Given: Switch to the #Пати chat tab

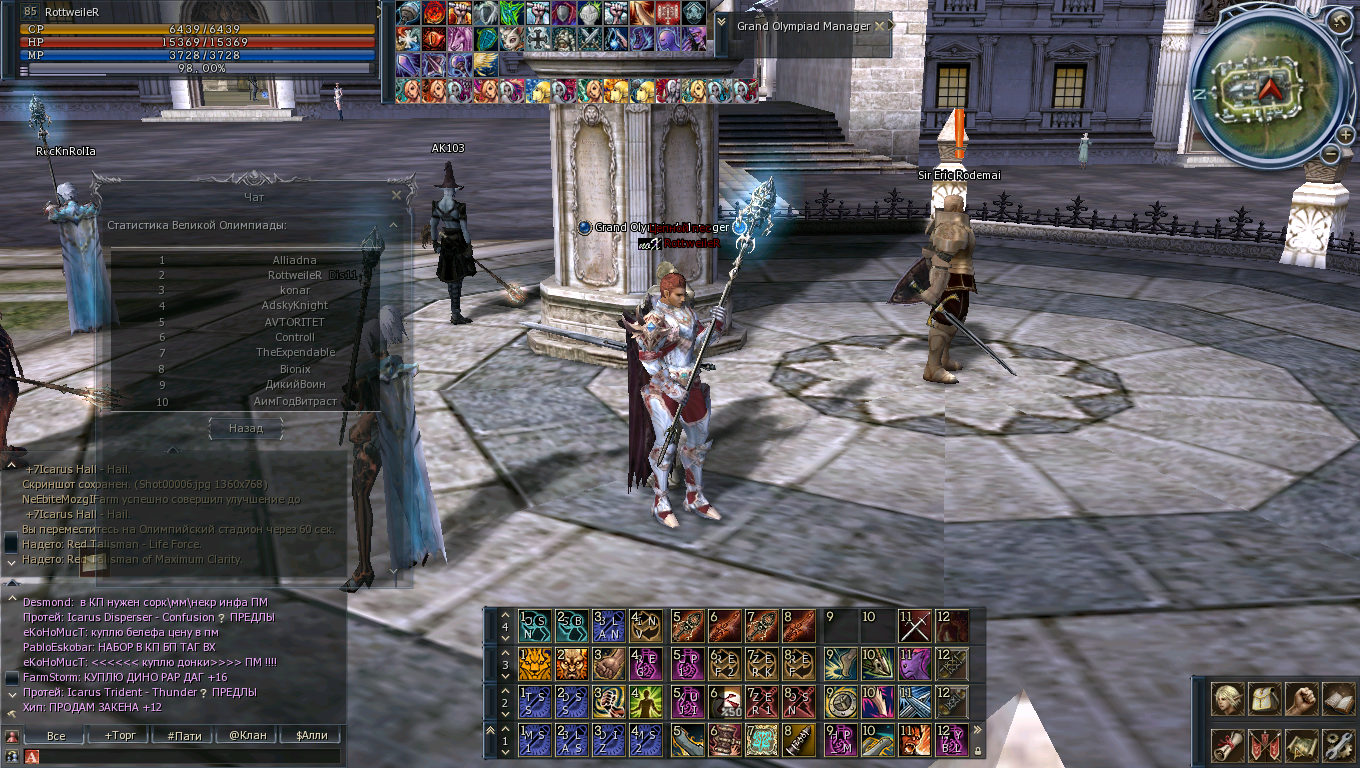Looking at the screenshot, I should 184,736.
